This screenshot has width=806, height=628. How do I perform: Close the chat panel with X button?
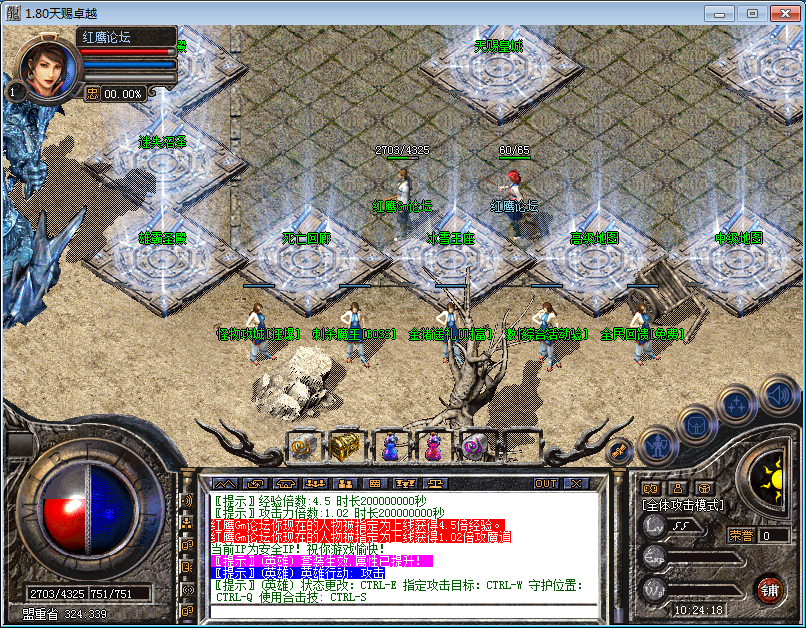coord(576,484)
